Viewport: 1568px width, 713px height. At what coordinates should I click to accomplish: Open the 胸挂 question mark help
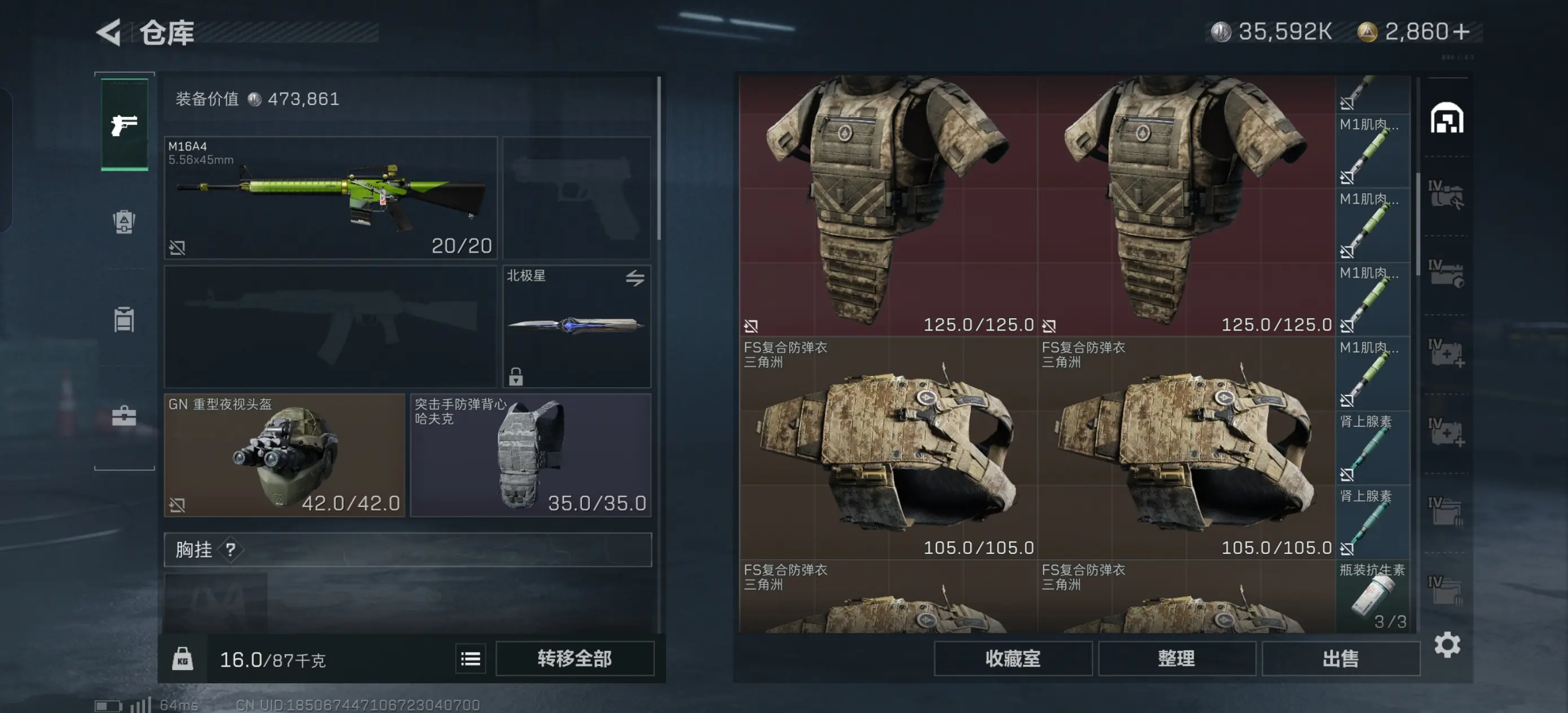pyautogui.click(x=230, y=550)
